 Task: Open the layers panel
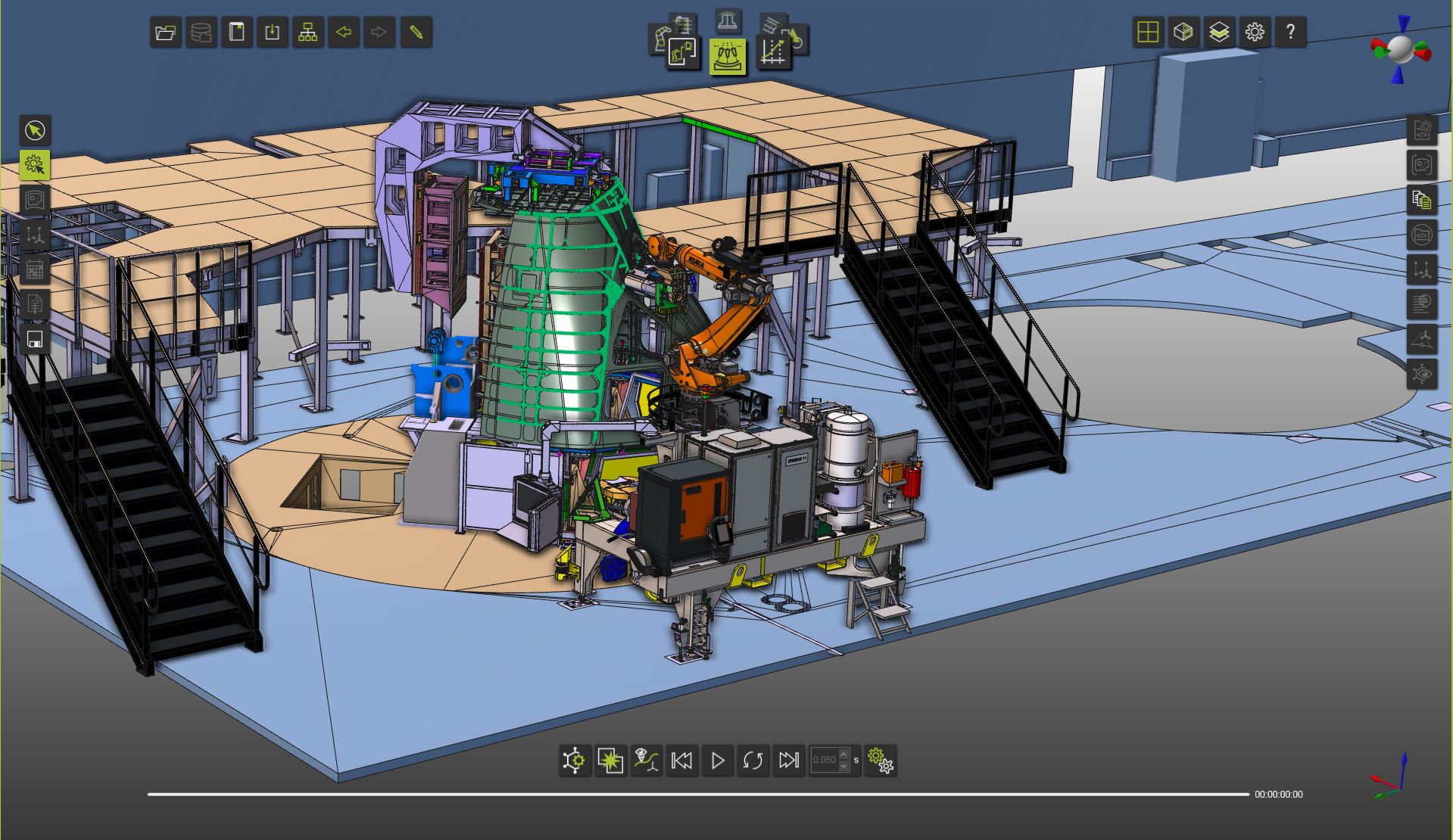[x=1219, y=33]
